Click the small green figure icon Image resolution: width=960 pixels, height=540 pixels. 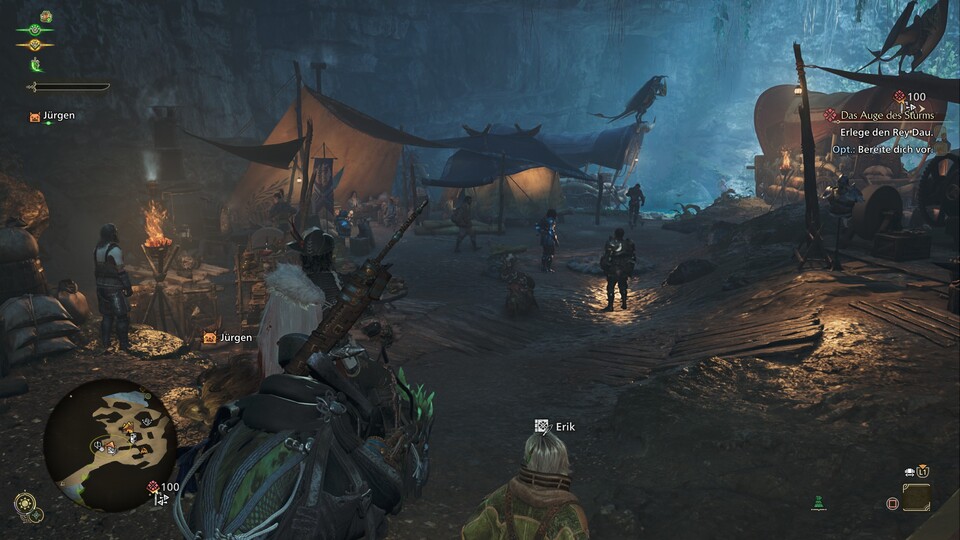tap(819, 502)
